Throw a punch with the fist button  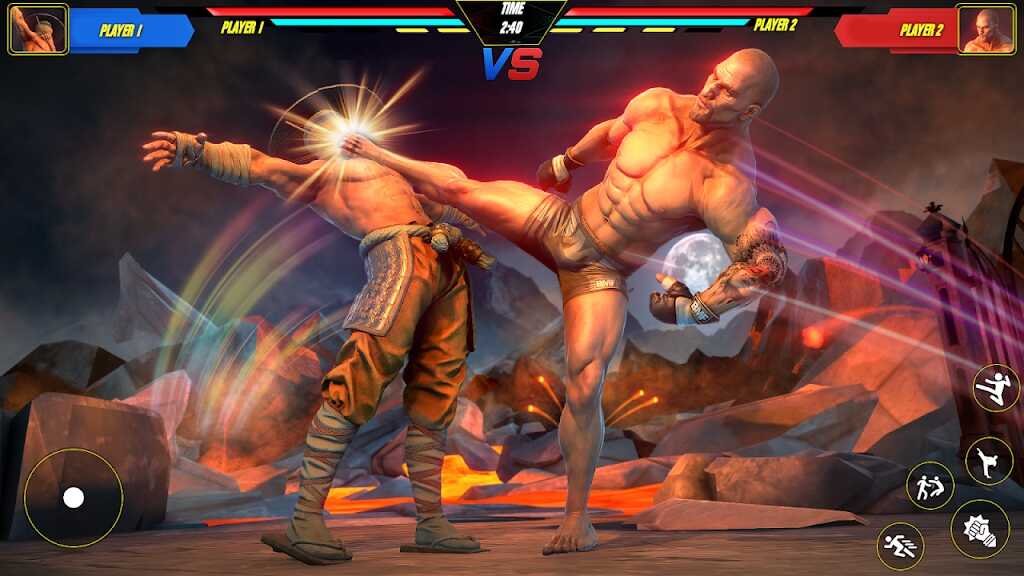(980, 528)
